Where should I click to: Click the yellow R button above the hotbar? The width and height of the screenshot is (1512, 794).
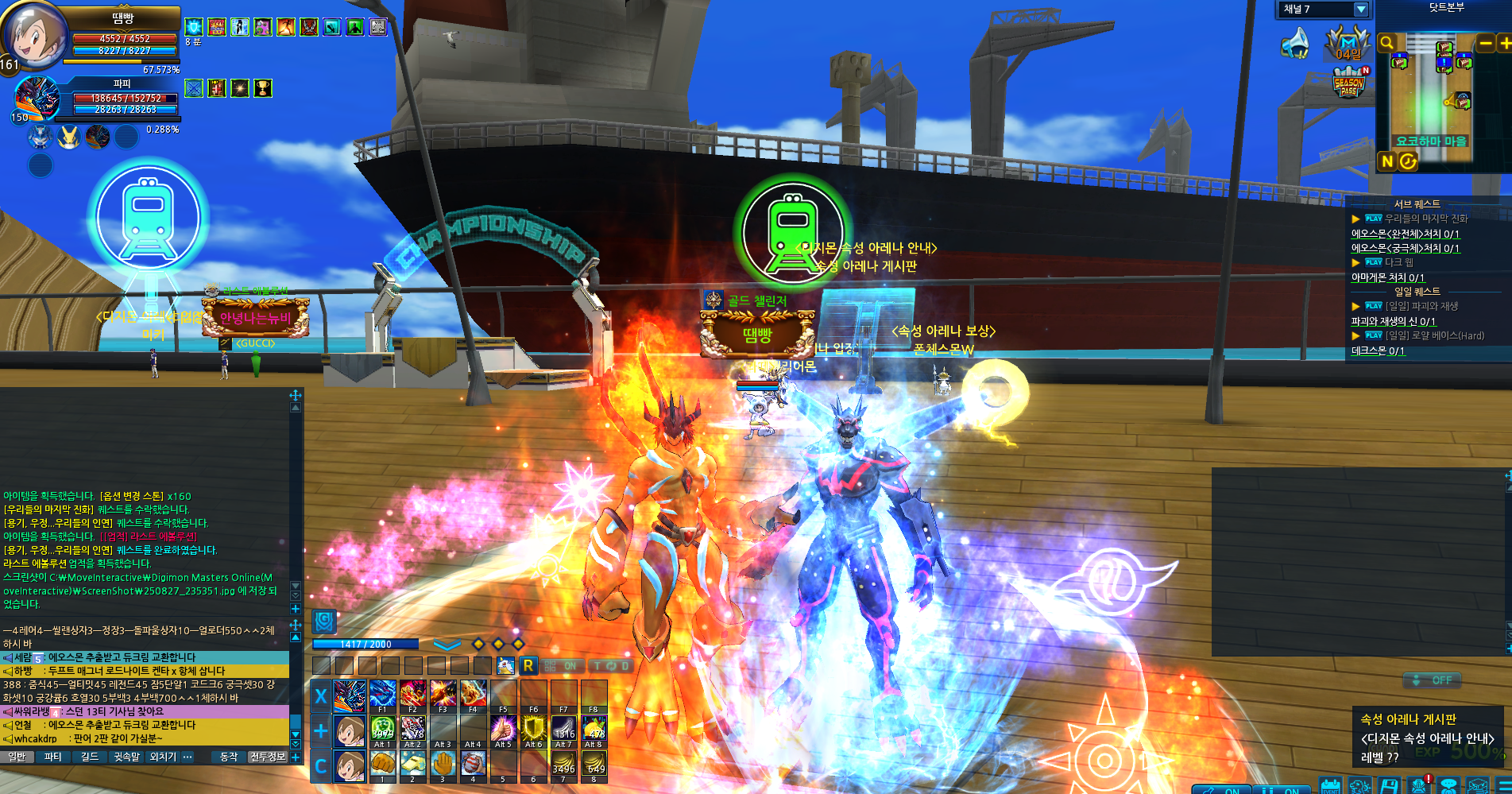click(528, 666)
